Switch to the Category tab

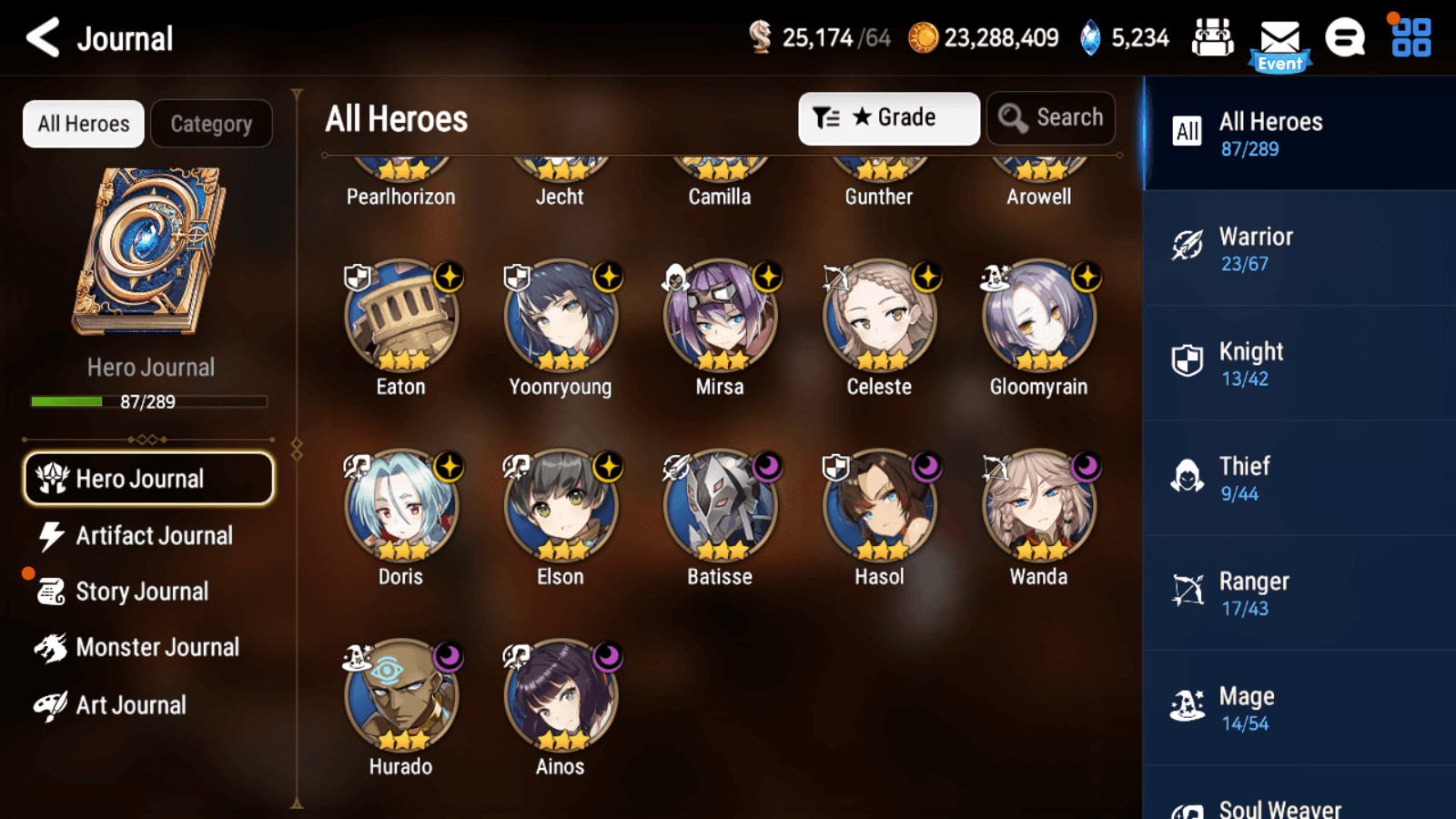tap(211, 124)
